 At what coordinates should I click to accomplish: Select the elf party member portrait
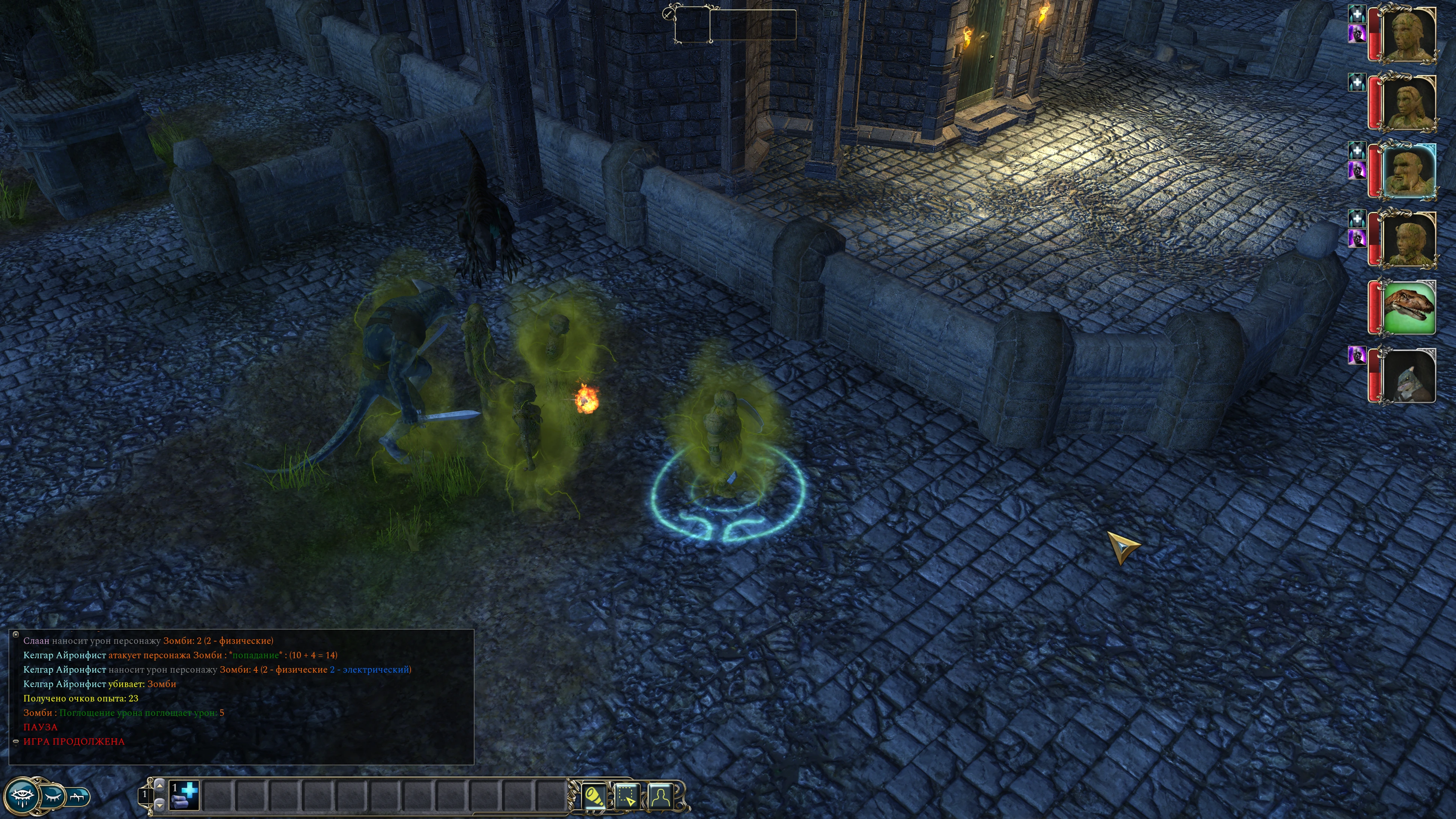pyautogui.click(x=1408, y=103)
